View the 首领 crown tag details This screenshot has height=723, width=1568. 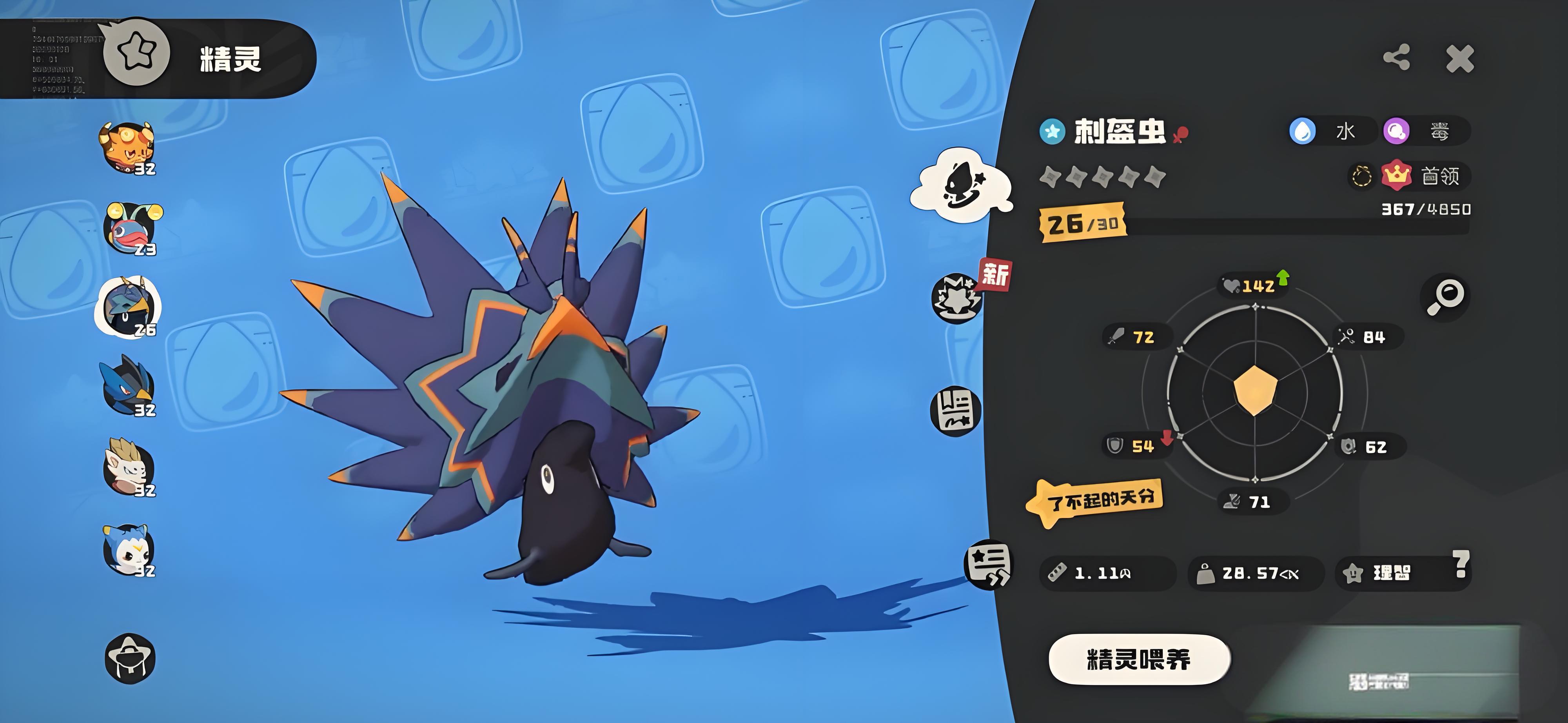pos(1426,176)
